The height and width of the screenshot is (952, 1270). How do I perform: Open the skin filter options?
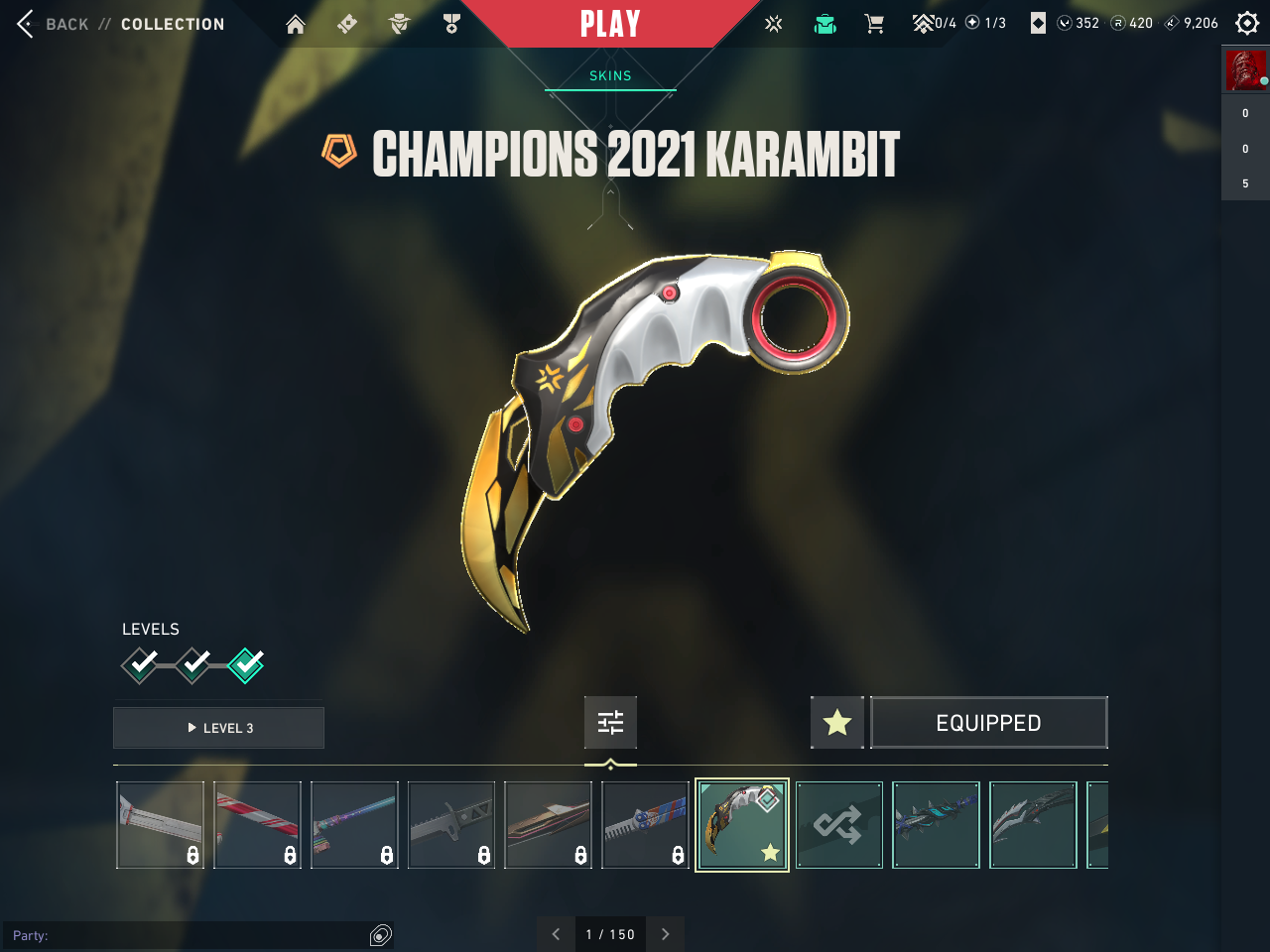pyautogui.click(x=610, y=722)
